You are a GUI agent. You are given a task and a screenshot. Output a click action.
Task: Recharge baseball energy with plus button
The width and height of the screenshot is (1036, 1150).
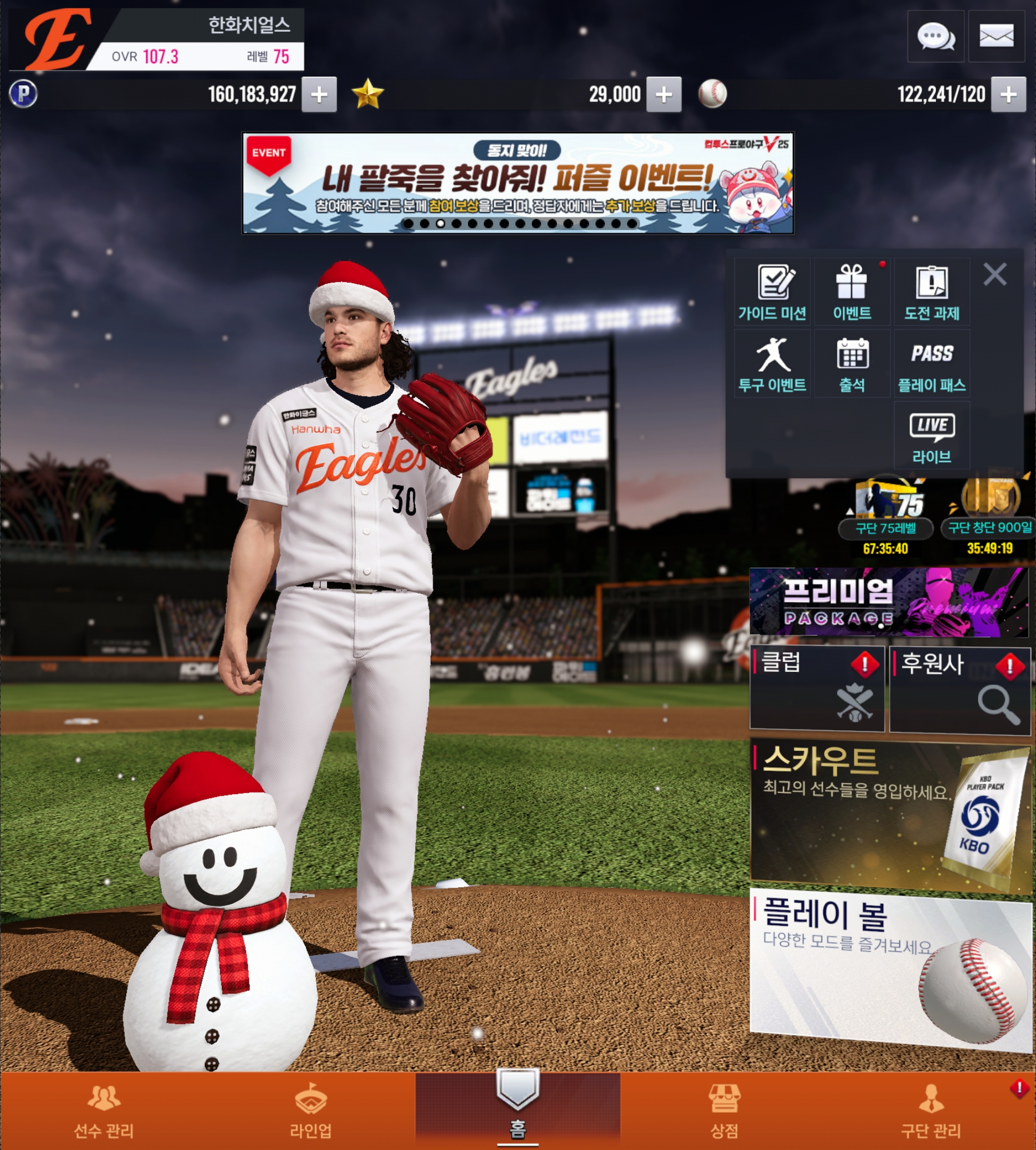[1008, 94]
